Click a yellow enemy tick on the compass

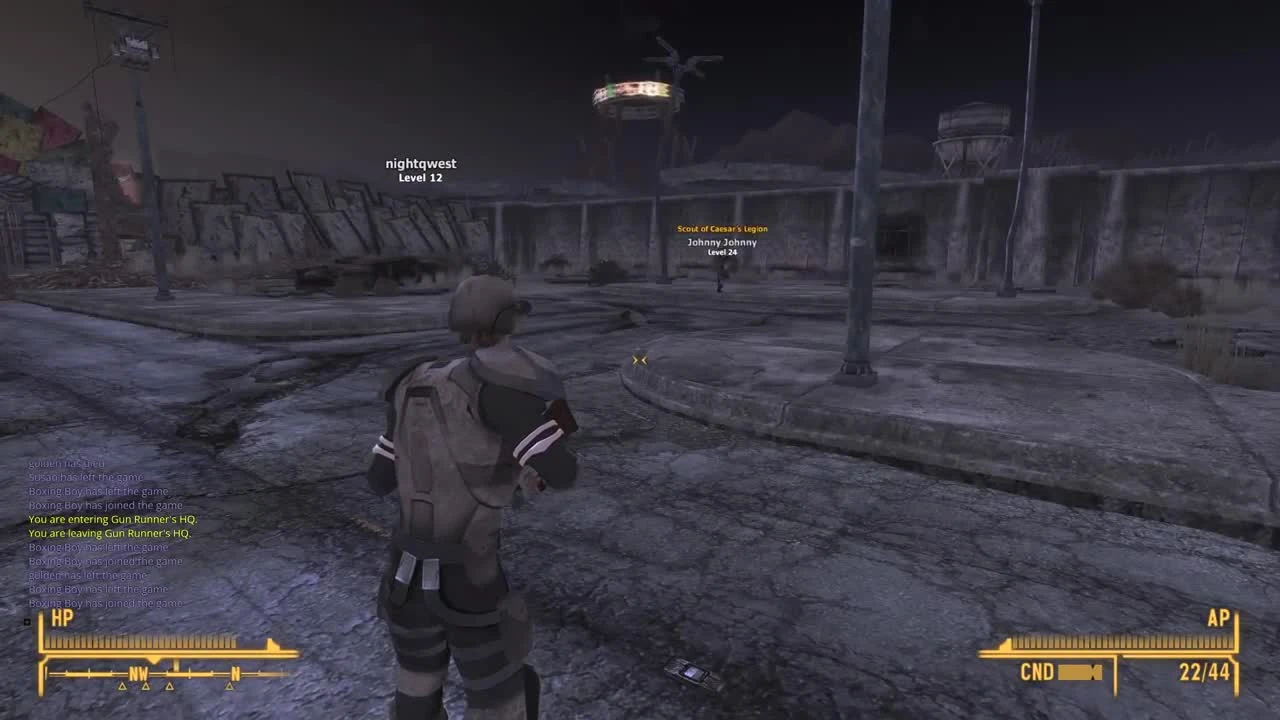pos(124,688)
